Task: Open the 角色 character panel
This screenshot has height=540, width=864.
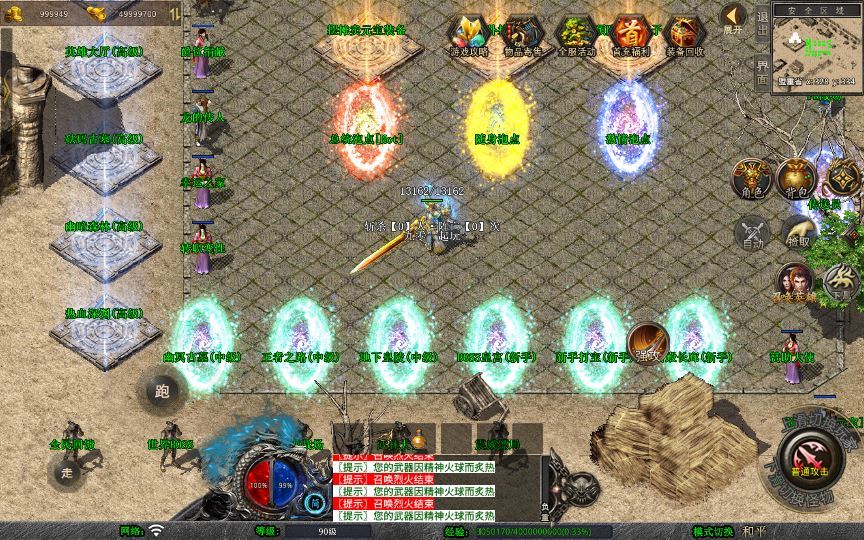Action: tap(750, 178)
